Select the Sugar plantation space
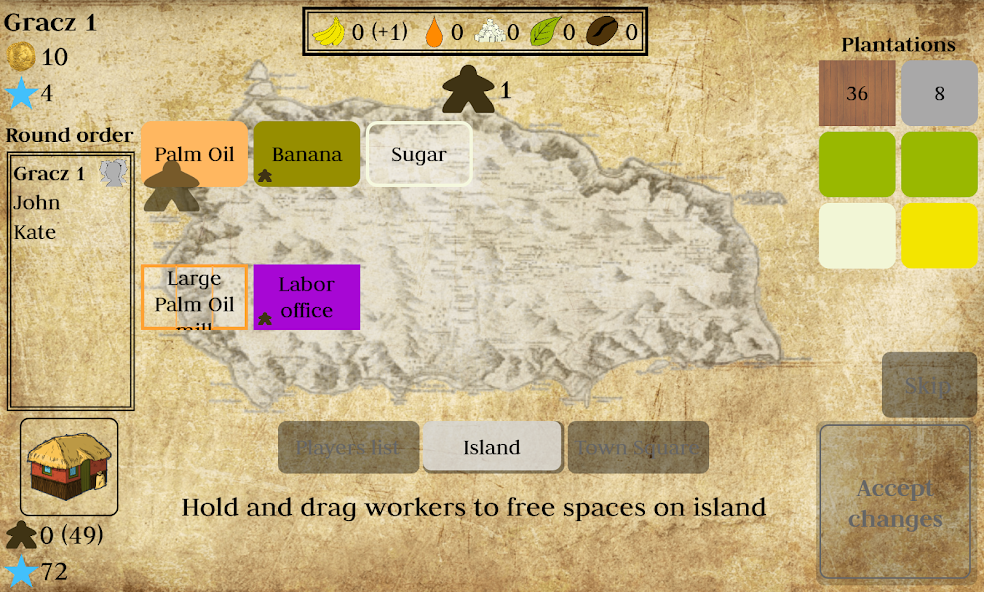984x592 pixels. (x=419, y=154)
